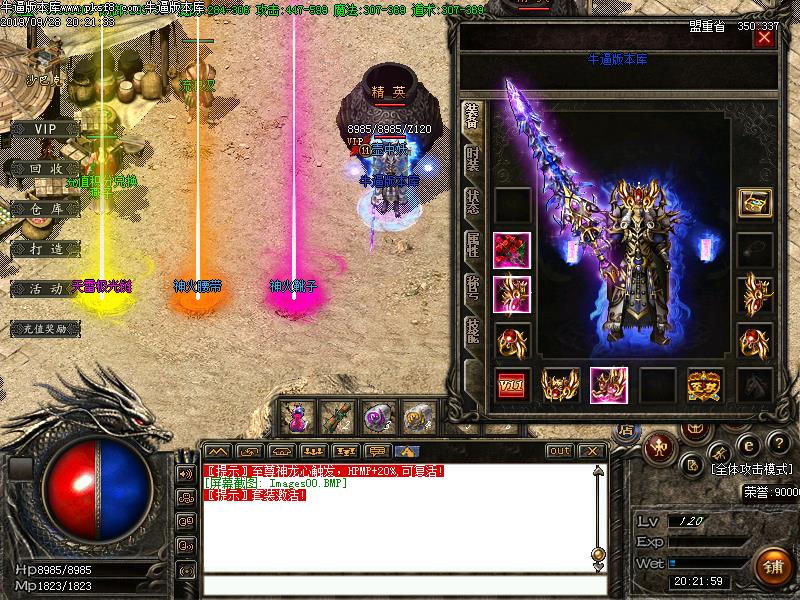Screen dimensions: 800x600
Task: Open the 仓库 warehouse
Action: (x=45, y=208)
